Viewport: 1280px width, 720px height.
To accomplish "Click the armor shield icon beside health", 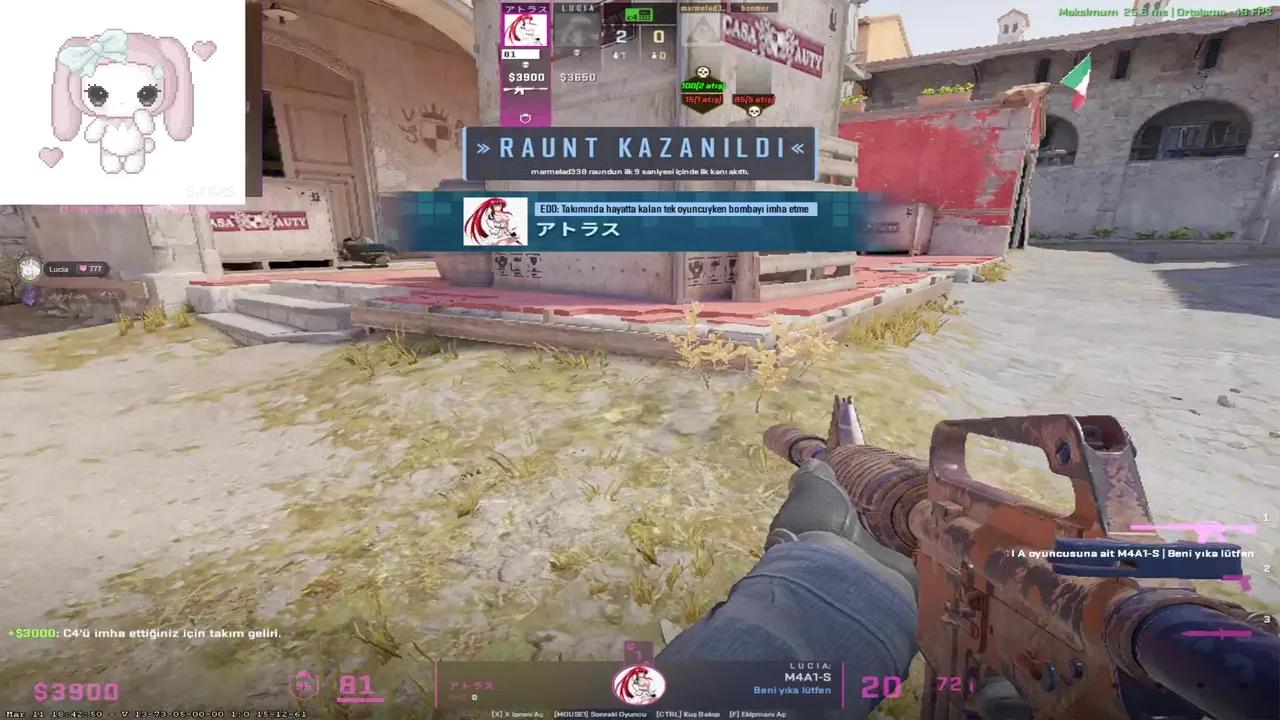I will (305, 684).
